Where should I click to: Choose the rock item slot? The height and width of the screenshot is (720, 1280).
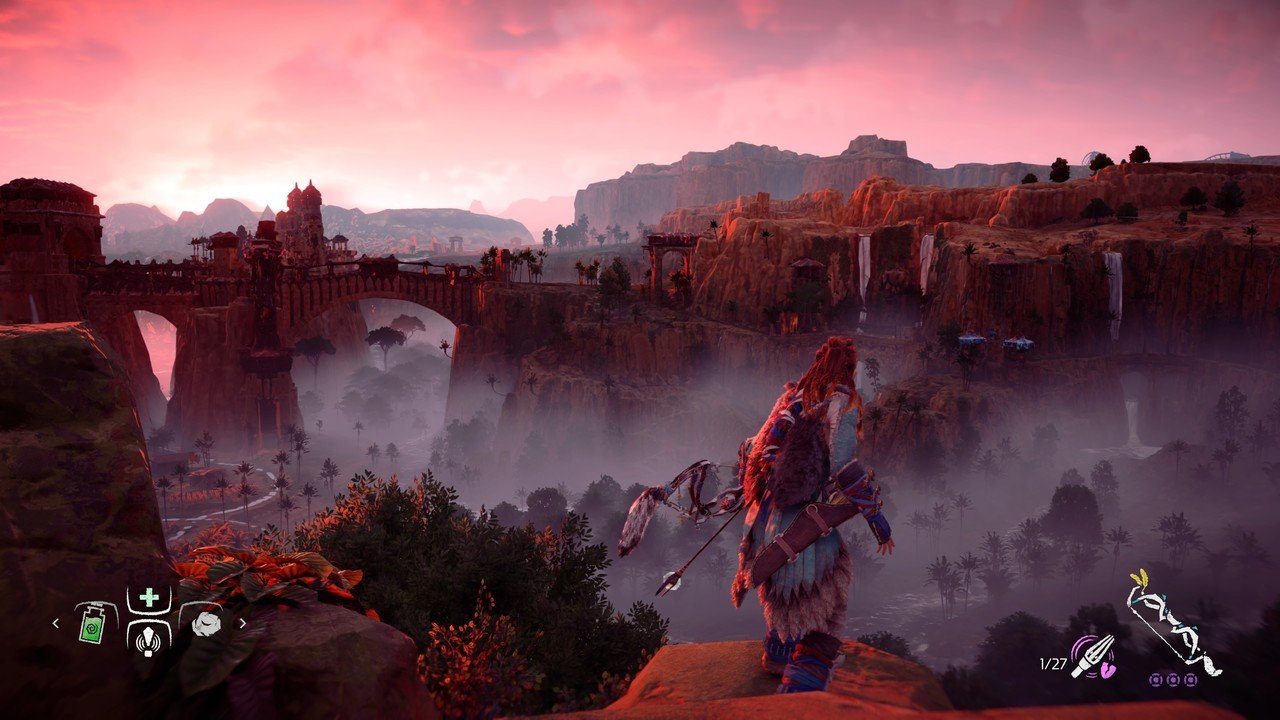coord(205,623)
